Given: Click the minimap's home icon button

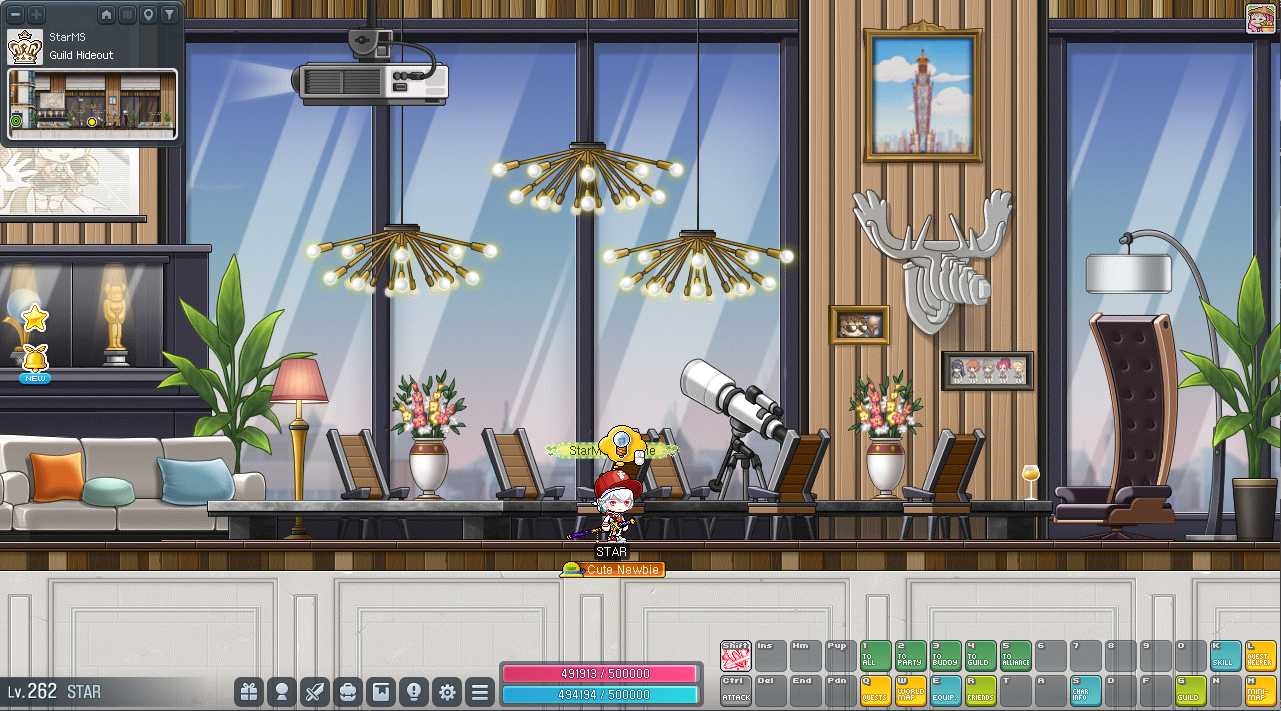Looking at the screenshot, I should pyautogui.click(x=107, y=15).
